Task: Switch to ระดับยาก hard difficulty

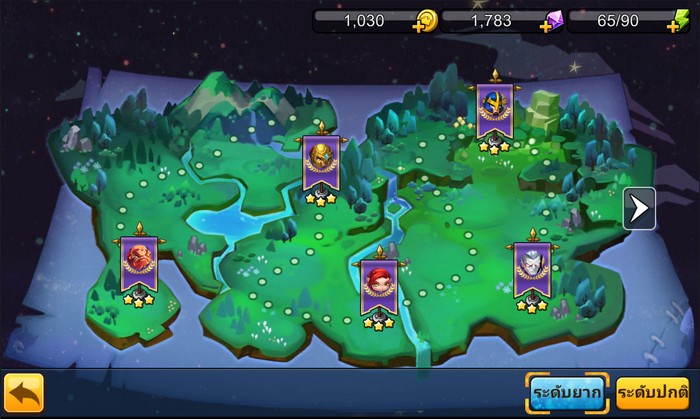Action: coord(567,393)
